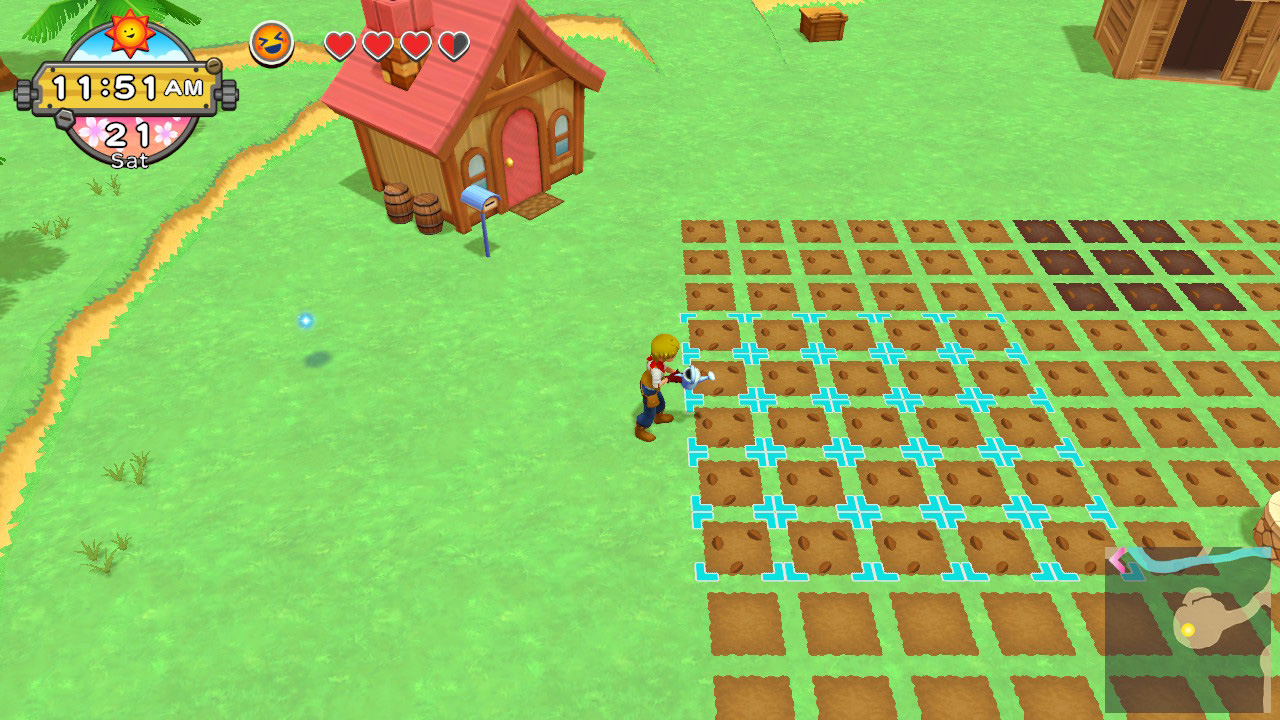Image resolution: width=1280 pixels, height=720 pixels.
Task: Click the first red heart icon
Action: tap(340, 45)
